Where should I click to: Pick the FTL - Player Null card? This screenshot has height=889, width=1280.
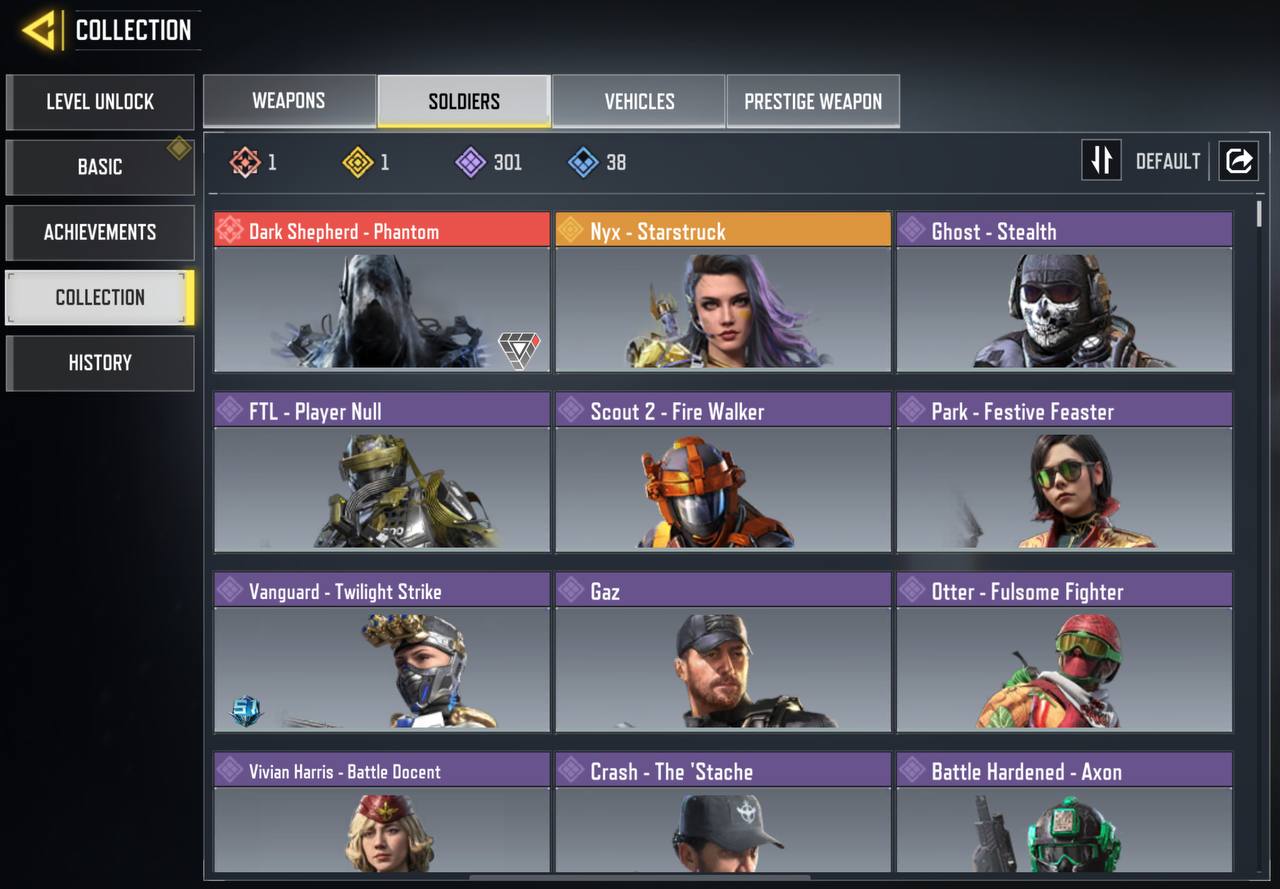point(382,471)
